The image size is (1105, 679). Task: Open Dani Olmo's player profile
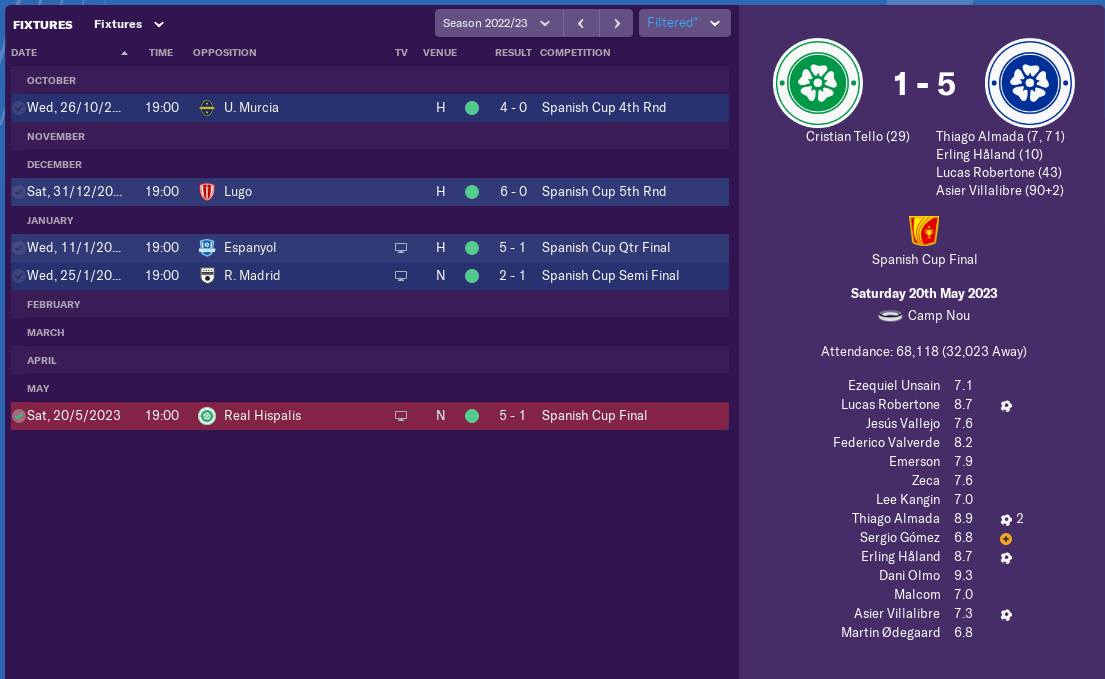click(910, 576)
